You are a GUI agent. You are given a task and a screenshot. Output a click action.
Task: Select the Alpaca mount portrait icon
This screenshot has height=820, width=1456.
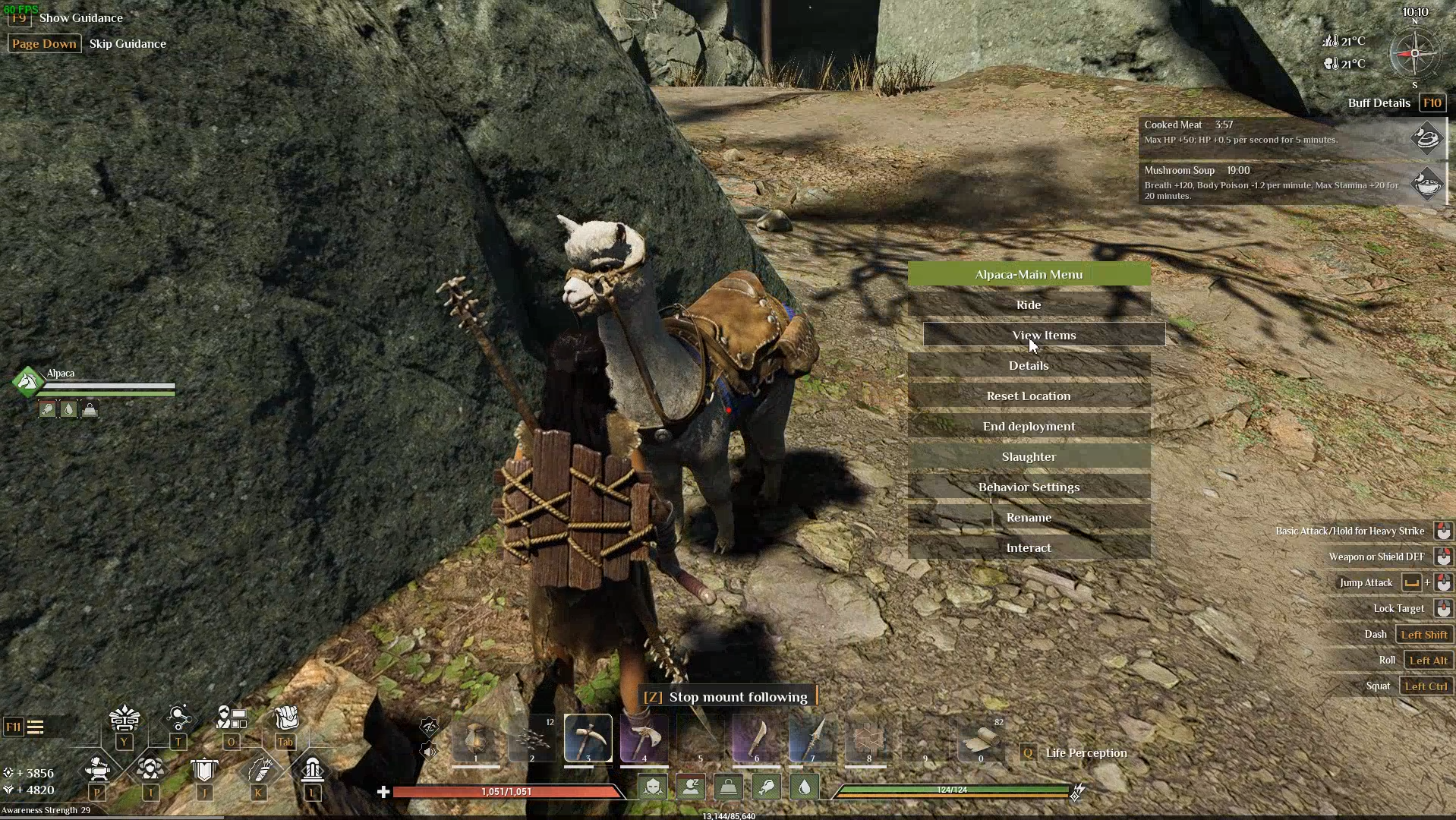[x=28, y=381]
